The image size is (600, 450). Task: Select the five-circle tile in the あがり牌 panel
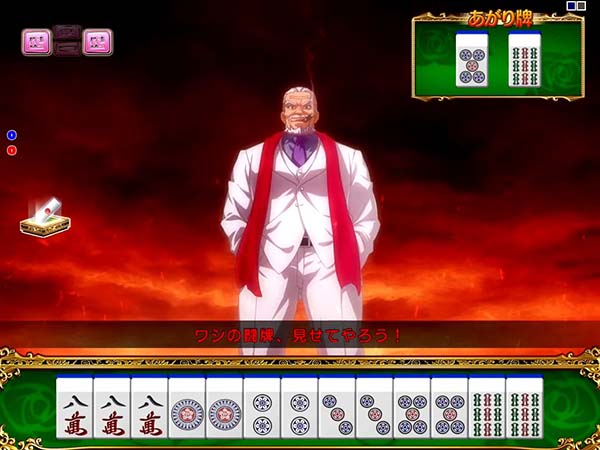tap(472, 60)
